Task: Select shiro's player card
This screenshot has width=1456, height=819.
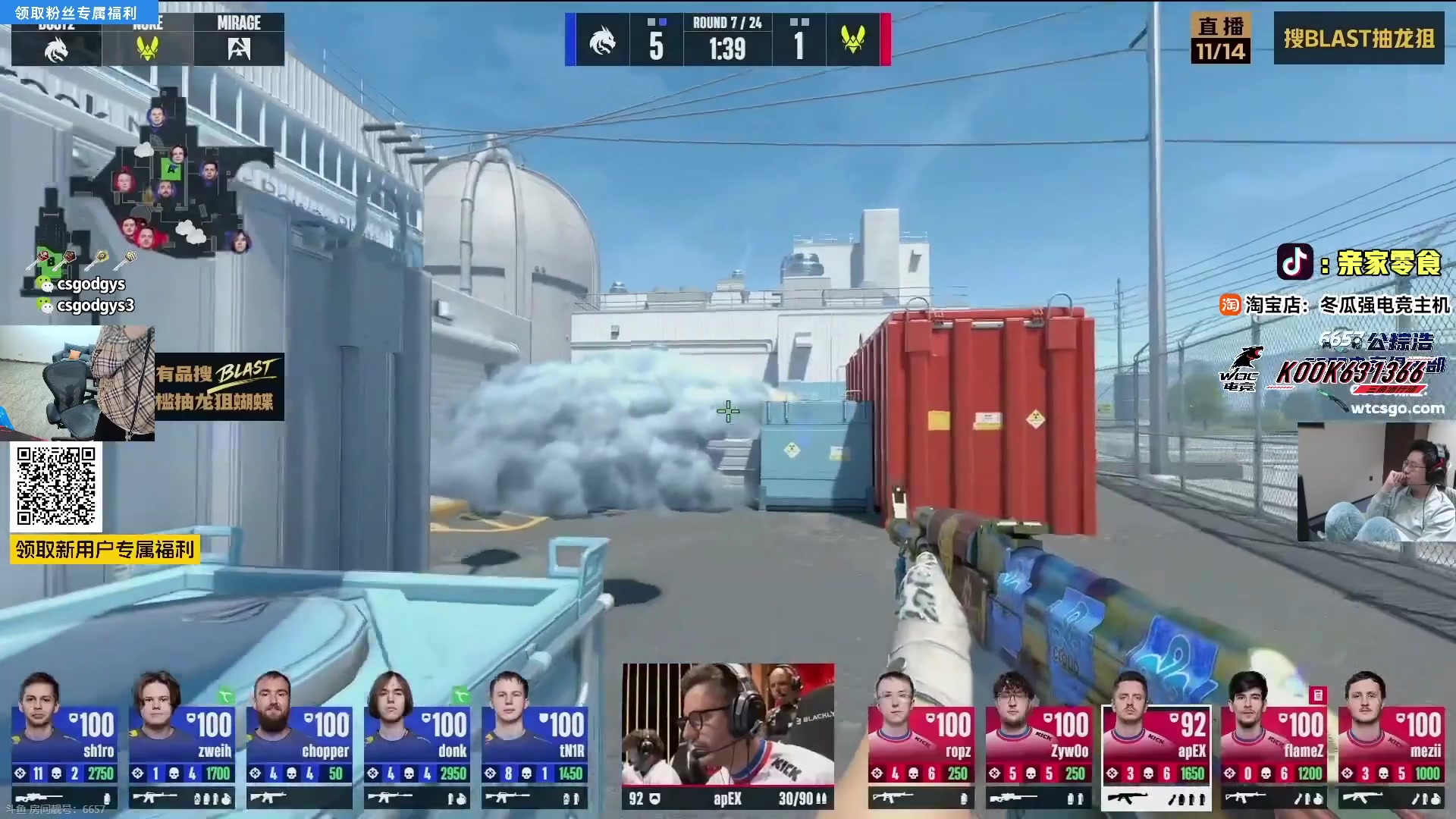Action: point(64,739)
